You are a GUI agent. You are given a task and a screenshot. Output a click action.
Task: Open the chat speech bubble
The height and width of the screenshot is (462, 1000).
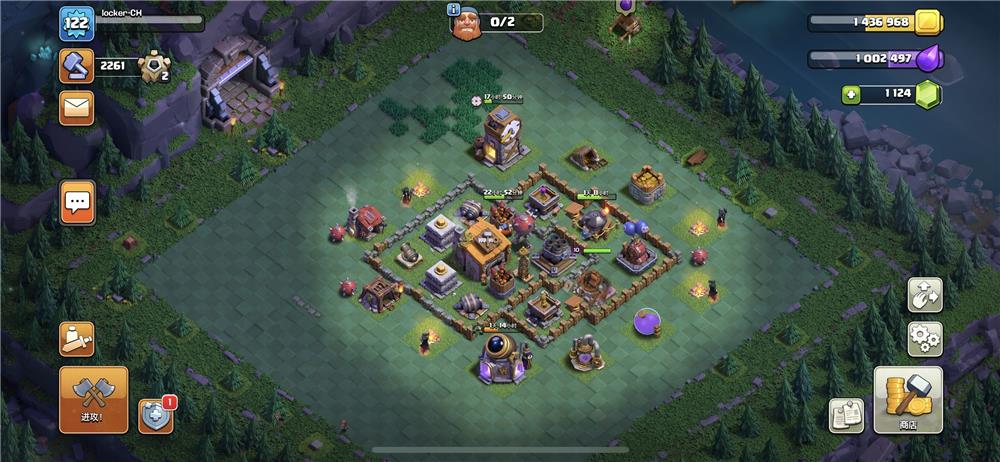click(77, 202)
